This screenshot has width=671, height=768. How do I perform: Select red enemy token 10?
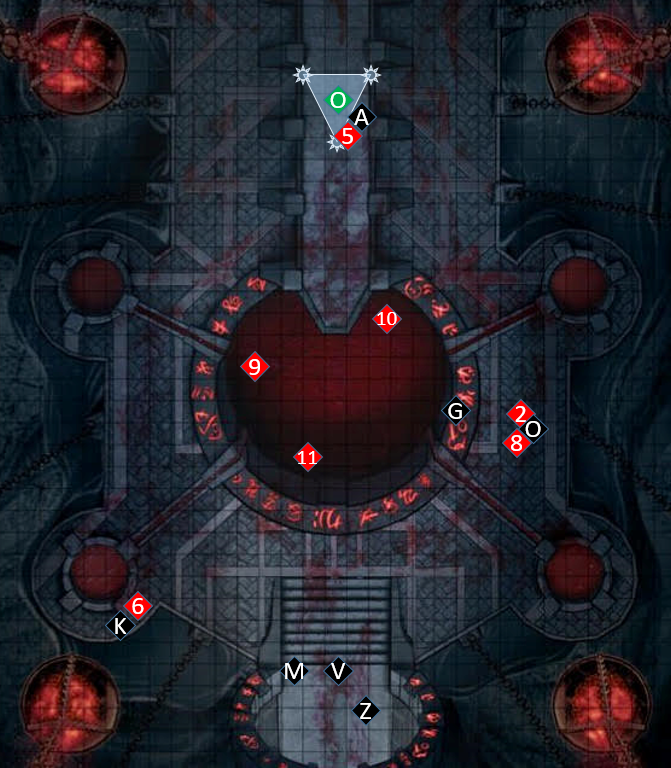pos(387,319)
